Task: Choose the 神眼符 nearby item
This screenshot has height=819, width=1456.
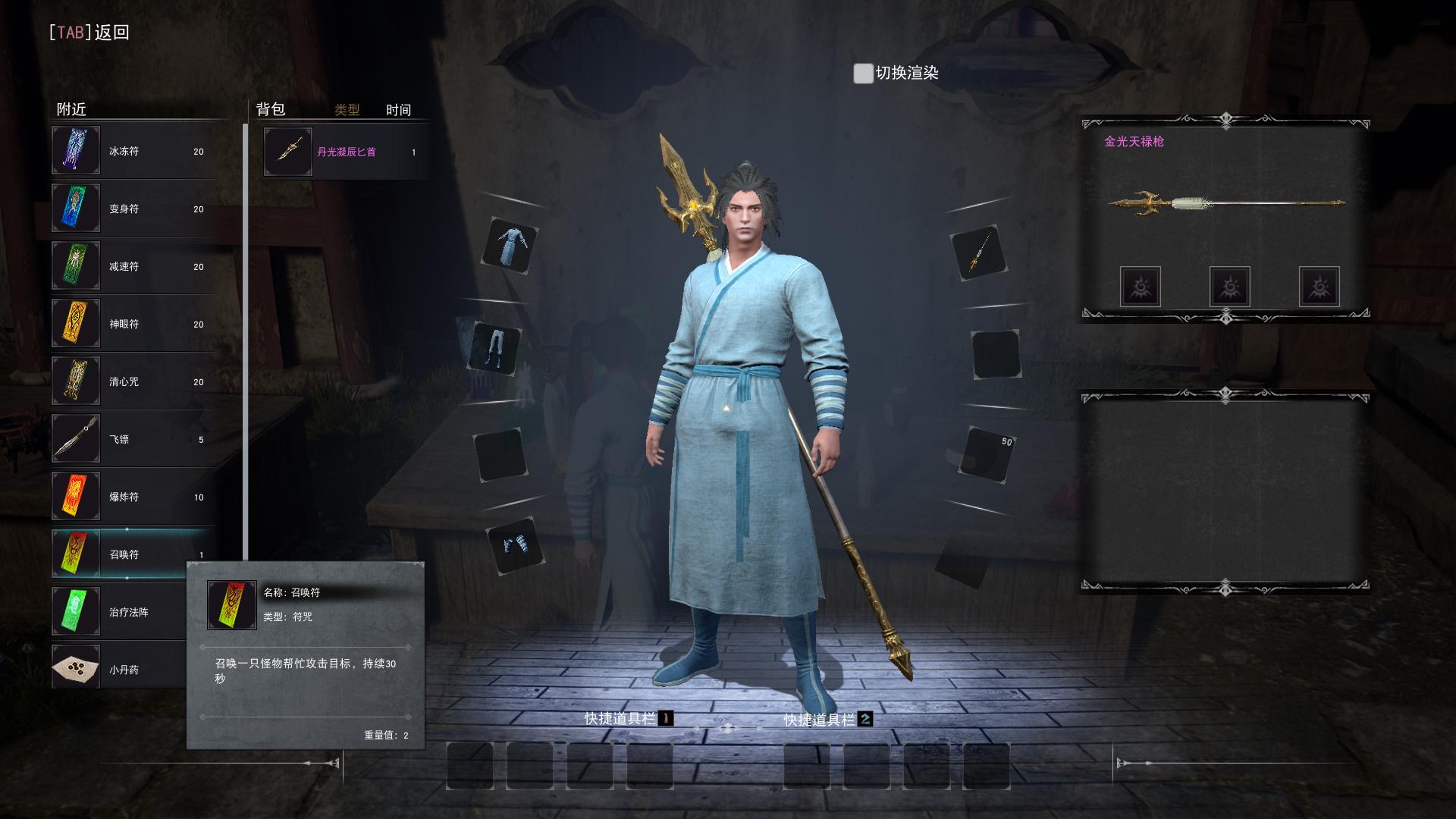Action: 133,324
